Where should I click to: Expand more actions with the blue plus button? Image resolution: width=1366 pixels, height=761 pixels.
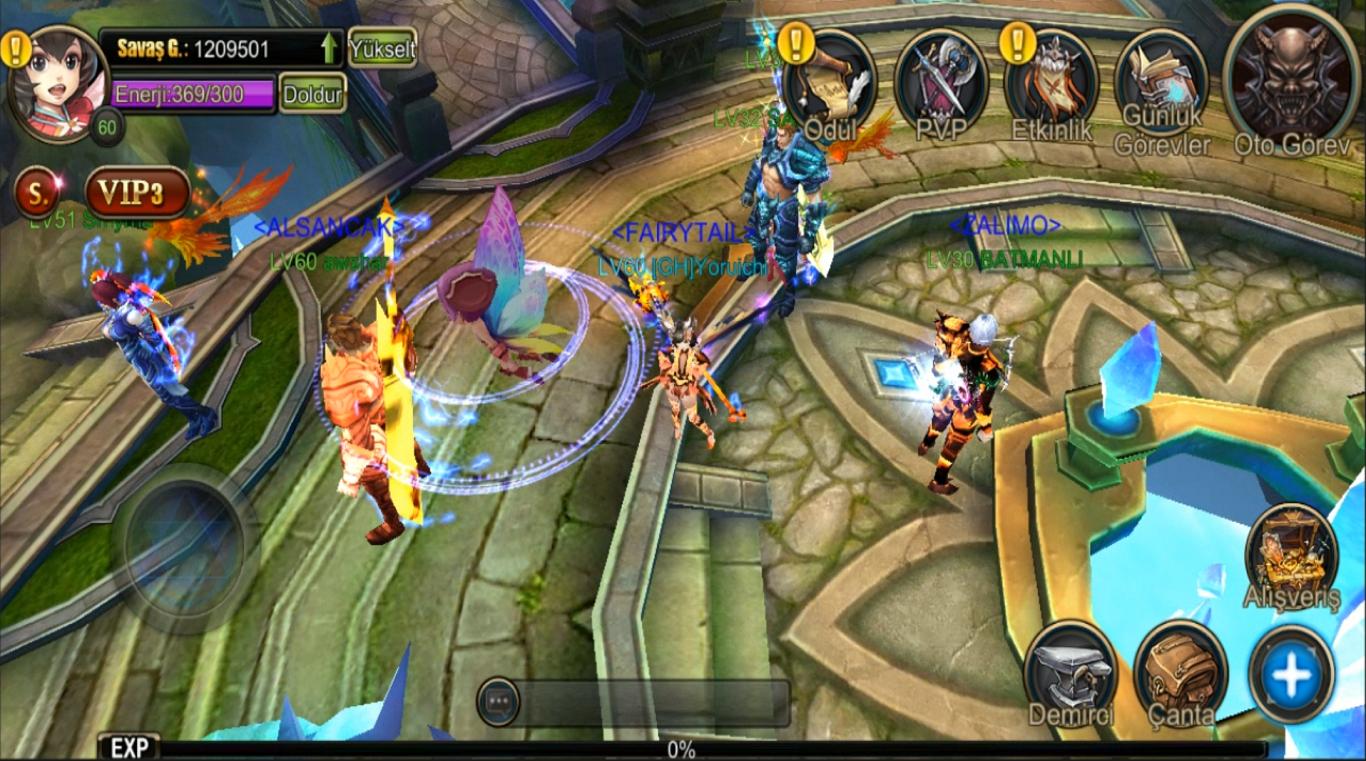click(x=1291, y=671)
